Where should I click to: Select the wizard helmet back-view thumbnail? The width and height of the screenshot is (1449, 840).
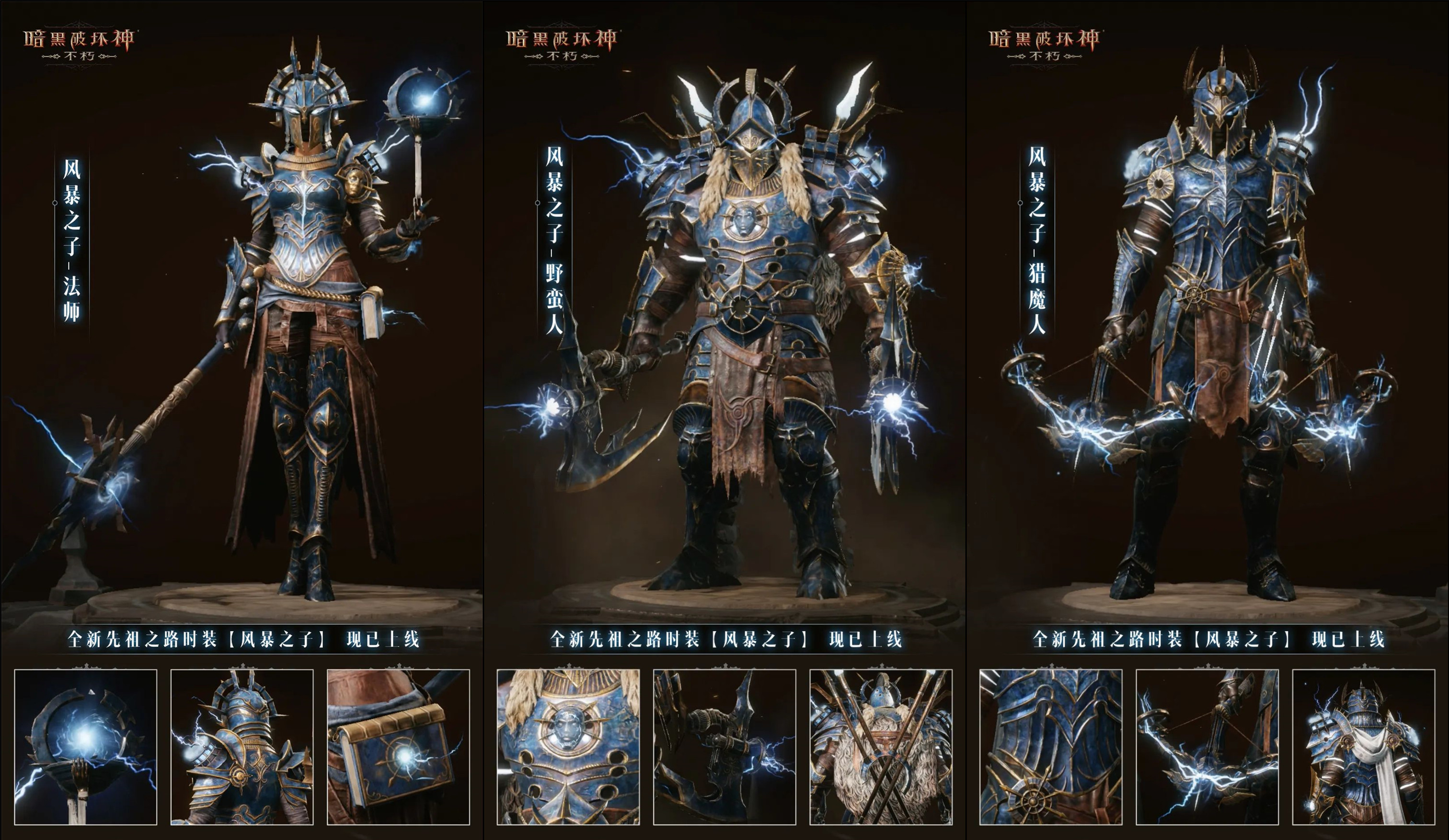(x=242, y=747)
